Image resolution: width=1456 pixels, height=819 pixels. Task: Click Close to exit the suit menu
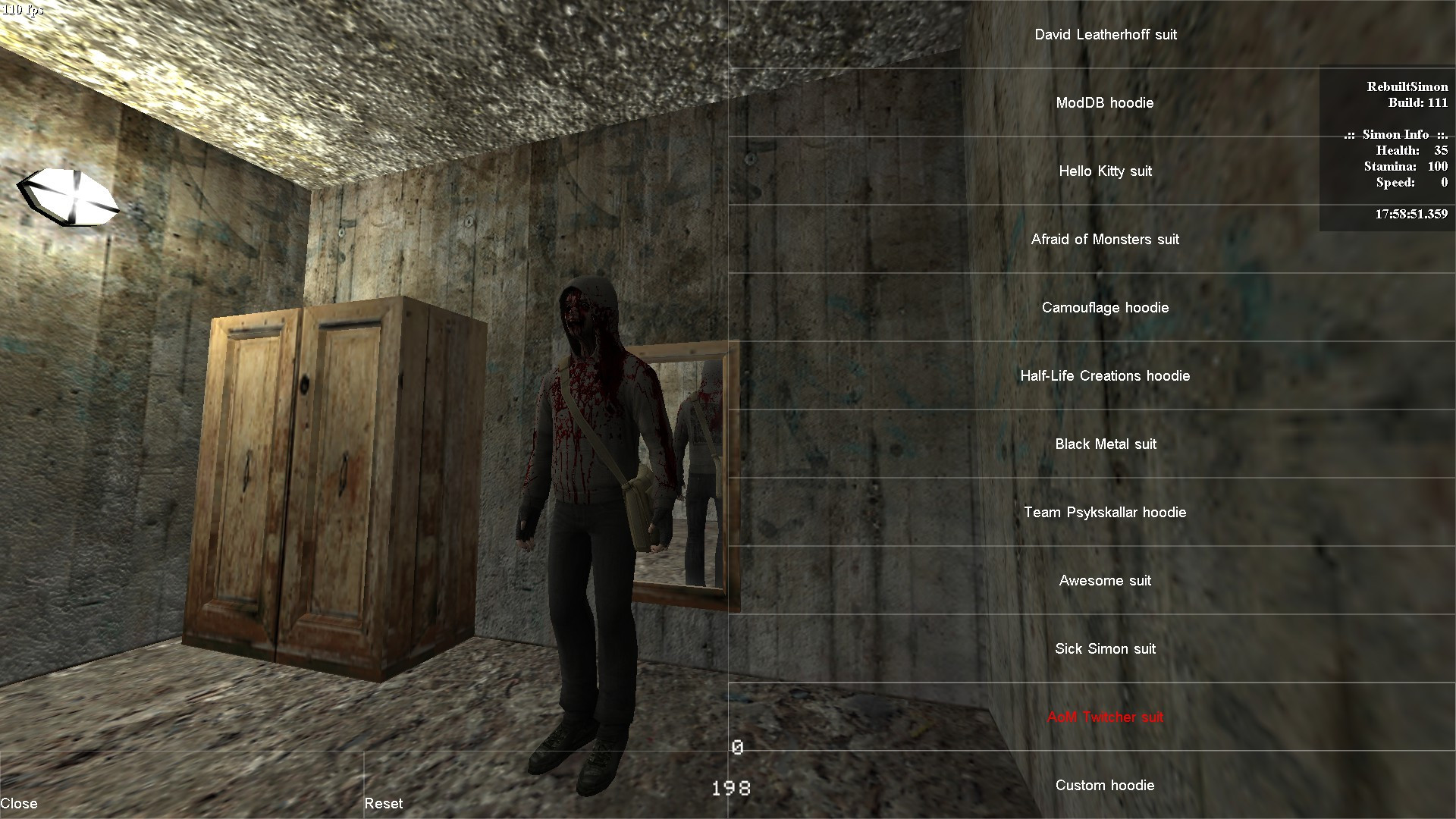(x=21, y=802)
